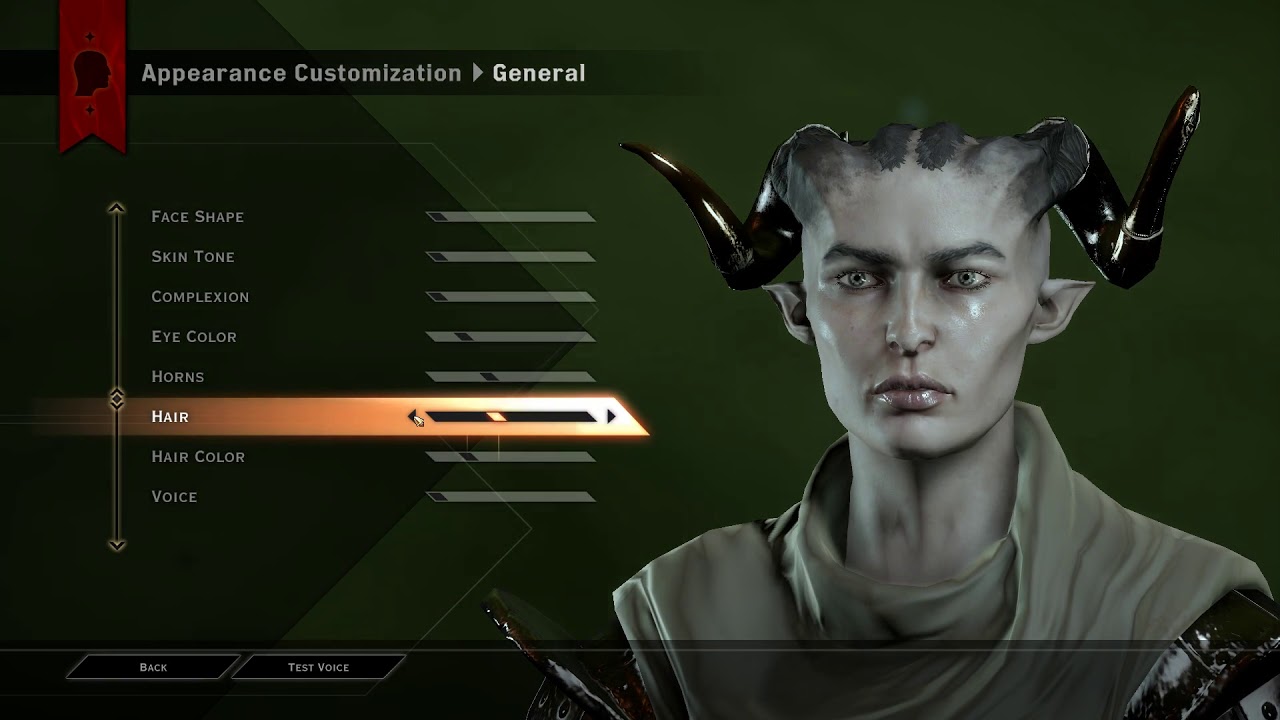Set the Eye Color slider
The height and width of the screenshot is (720, 1280).
pos(510,337)
